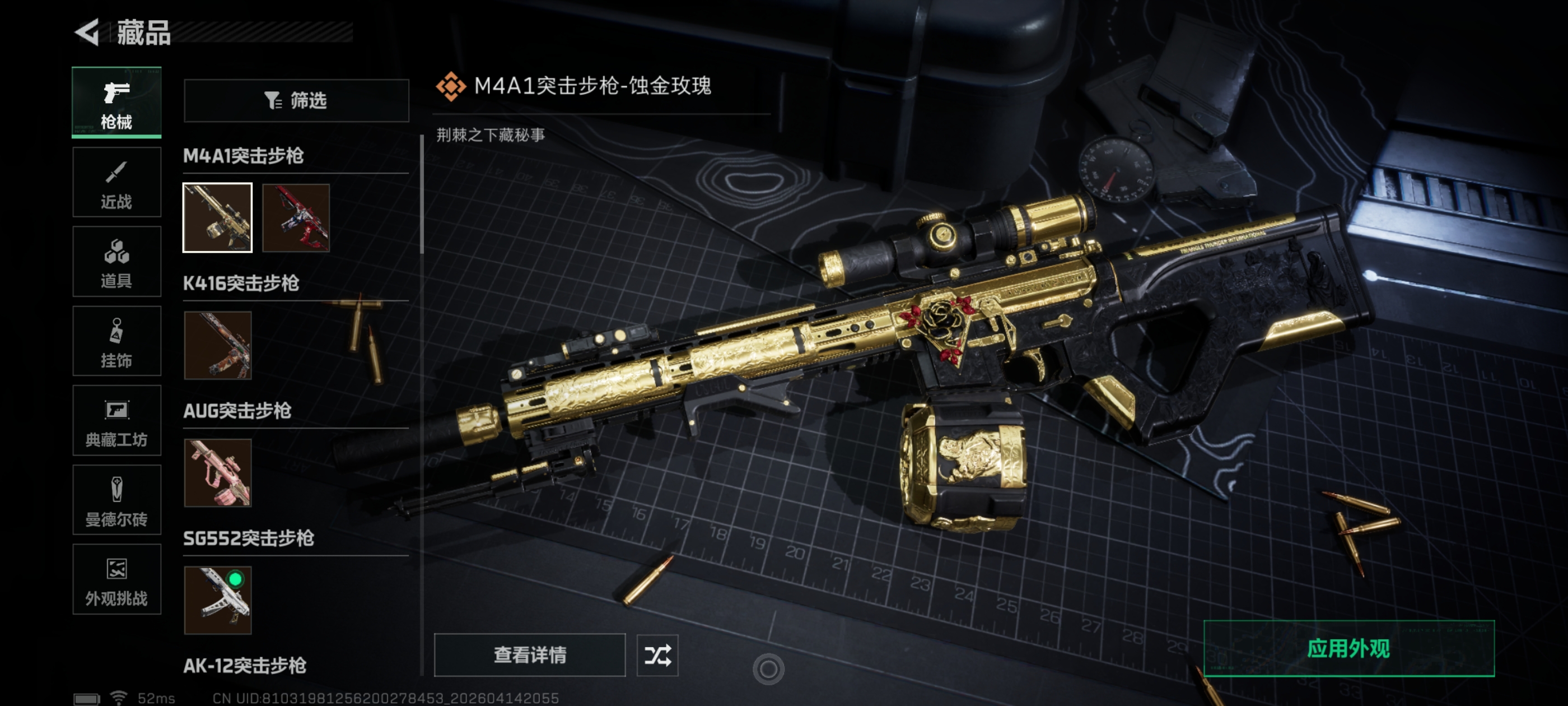Select the gold M4A1 skin thumbnail
1568x706 pixels.
tap(217, 217)
